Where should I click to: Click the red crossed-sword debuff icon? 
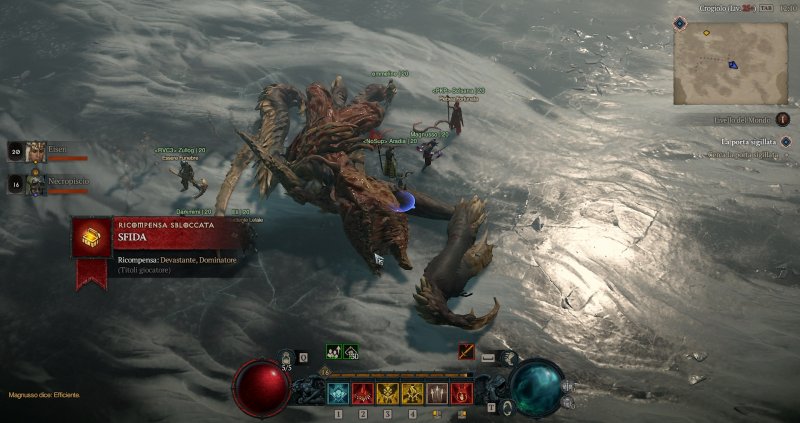coord(466,352)
